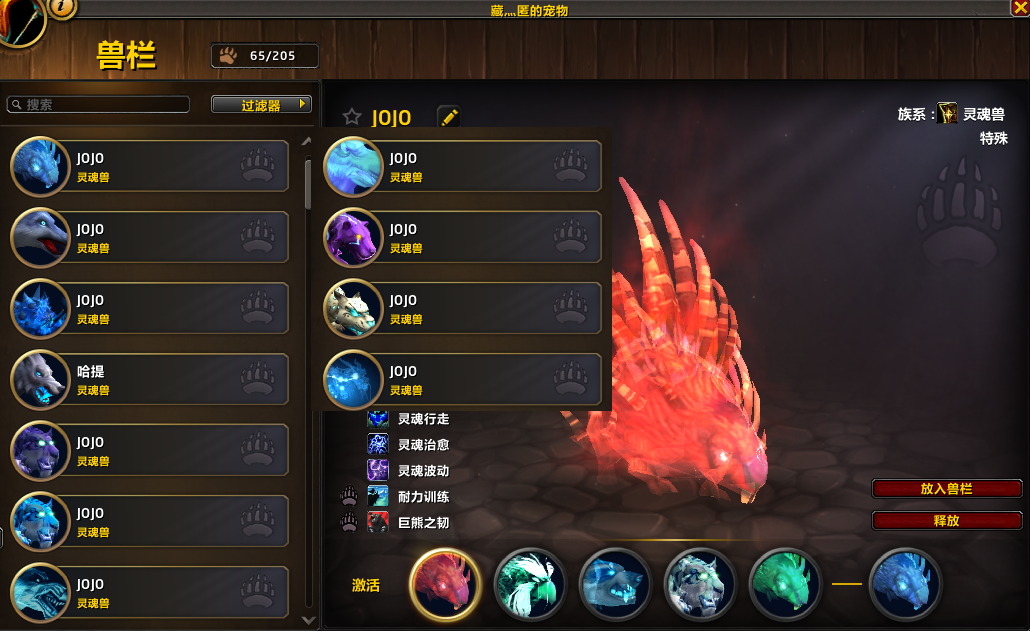
Task: Rename pet using the pencil icon
Action: pyautogui.click(x=449, y=117)
